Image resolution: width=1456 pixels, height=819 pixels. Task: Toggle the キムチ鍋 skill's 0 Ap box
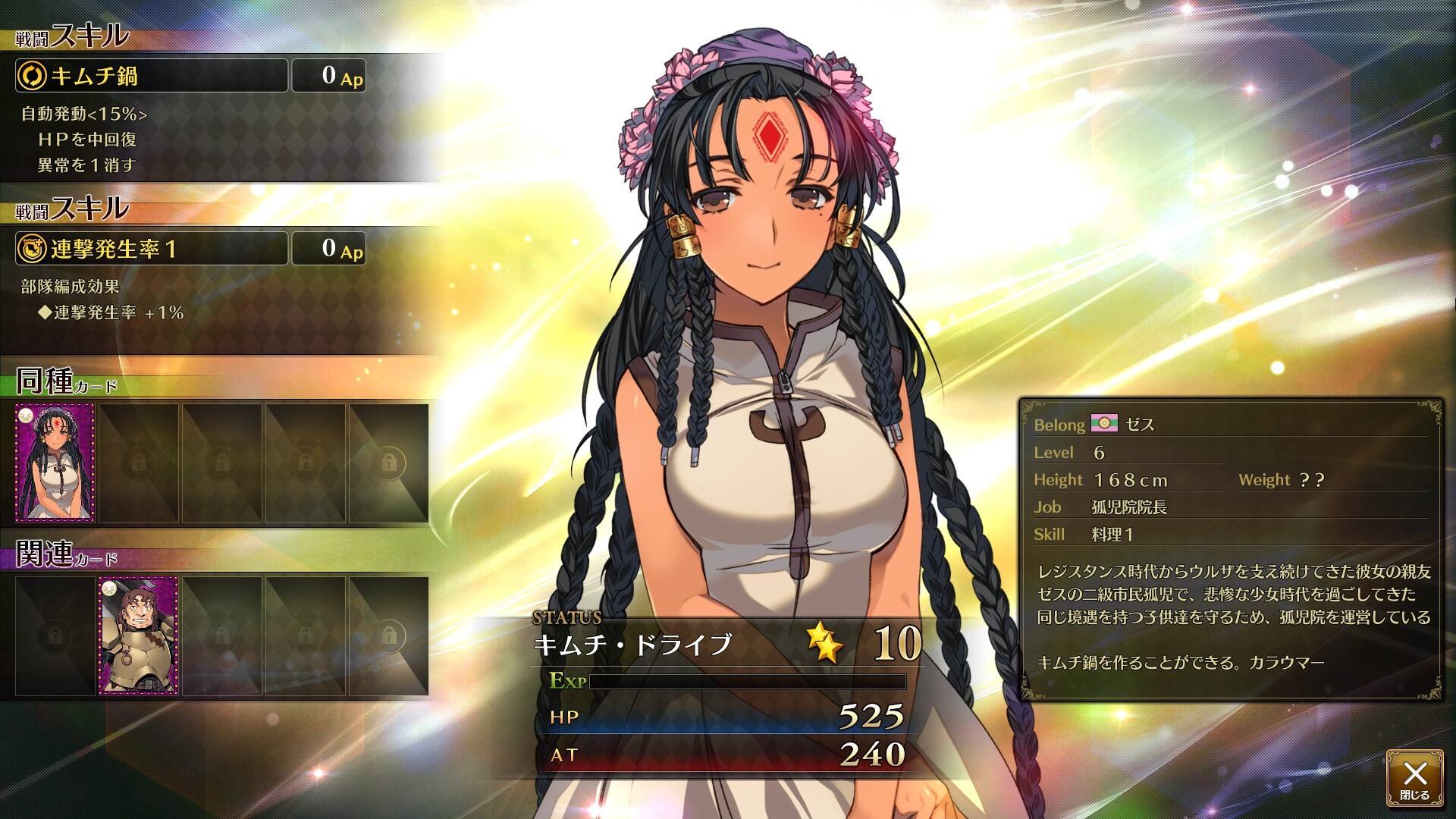pos(328,75)
